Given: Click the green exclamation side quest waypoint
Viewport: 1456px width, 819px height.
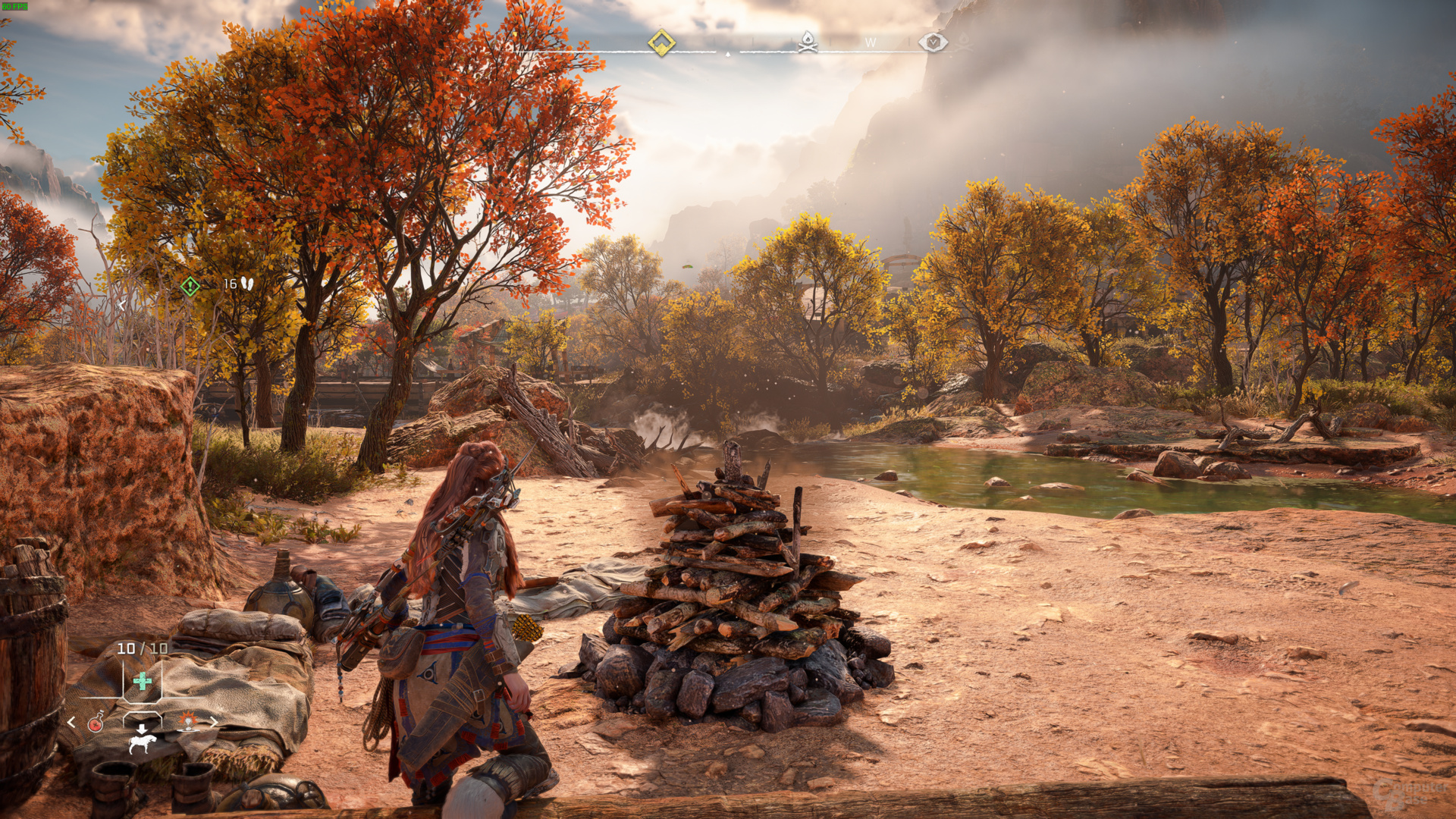Looking at the screenshot, I should point(190,286).
